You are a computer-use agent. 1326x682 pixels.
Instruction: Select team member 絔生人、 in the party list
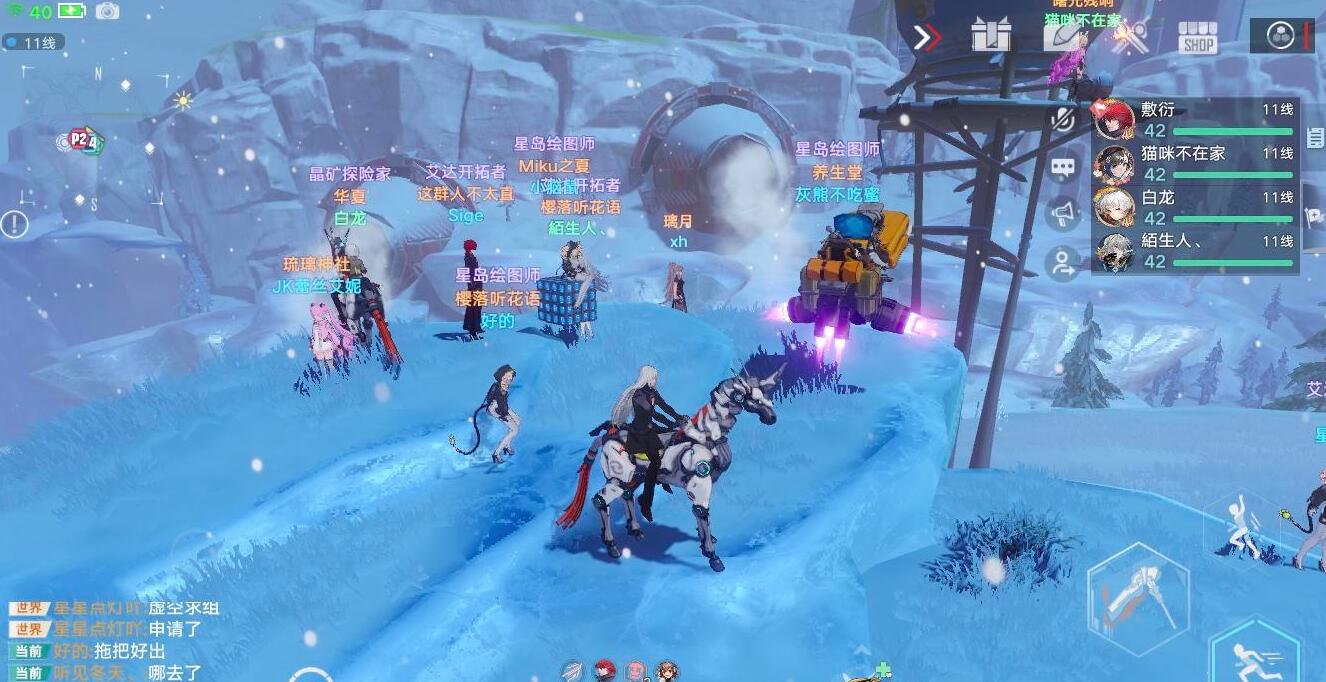click(x=1195, y=252)
